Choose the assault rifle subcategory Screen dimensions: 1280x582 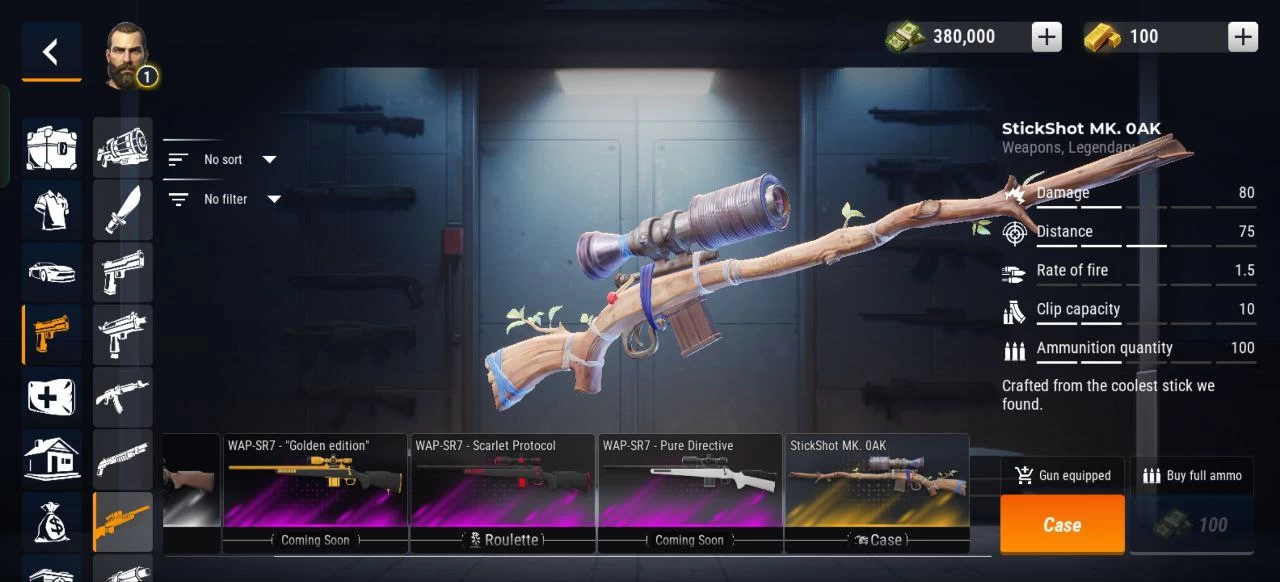click(x=123, y=397)
